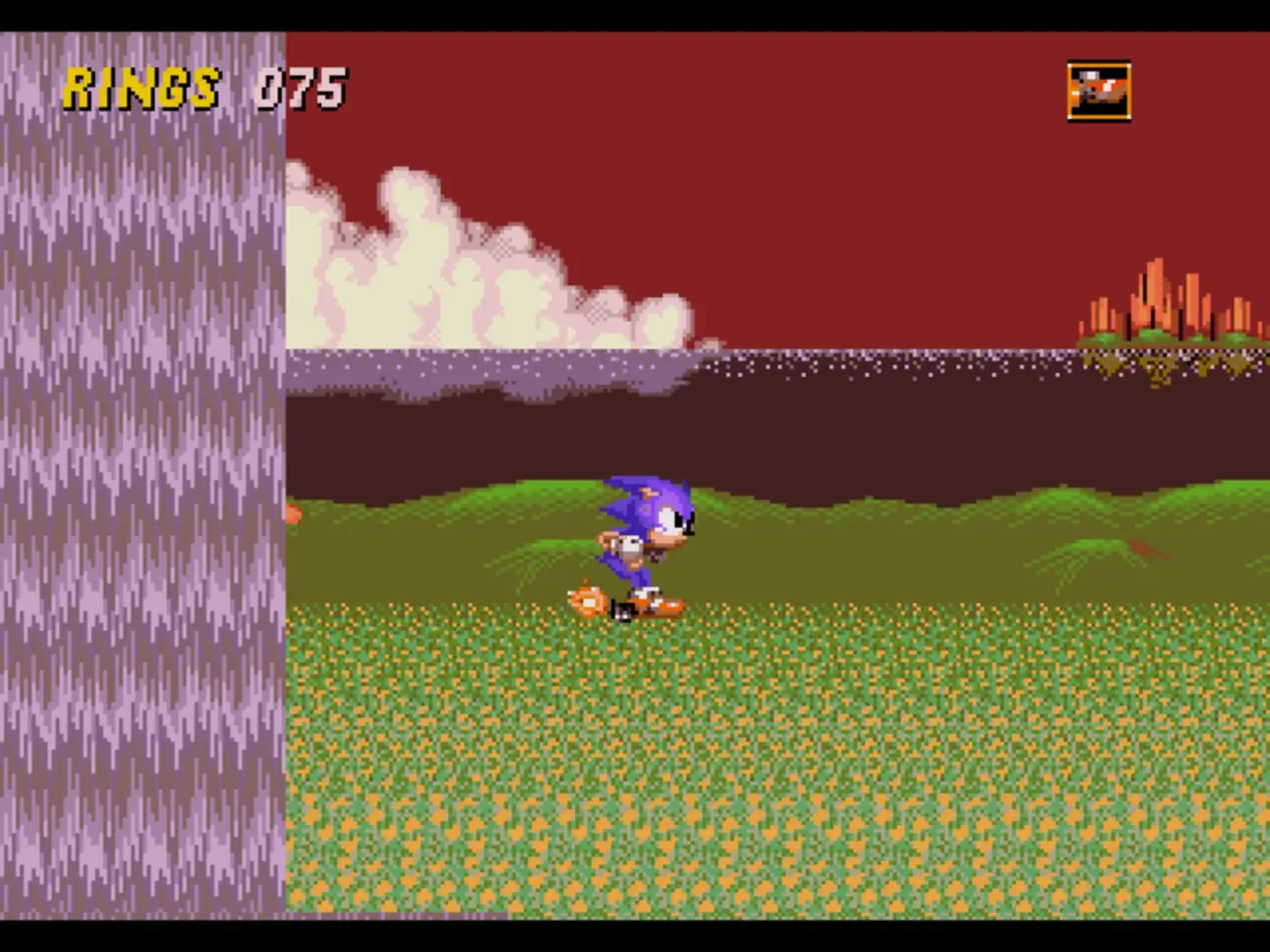Viewport: 1270px width, 952px height.
Task: Click the speckled waterline across the horizon
Action: 794,357
